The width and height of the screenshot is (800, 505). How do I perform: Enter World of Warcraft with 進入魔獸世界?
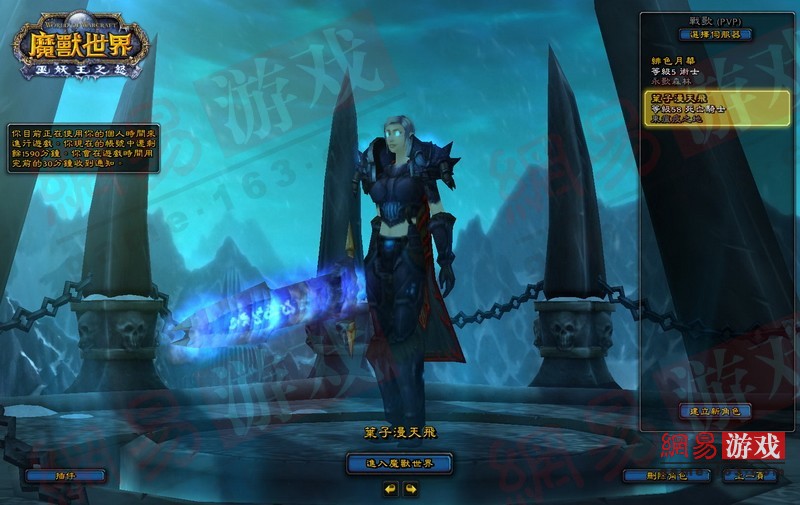pos(400,463)
